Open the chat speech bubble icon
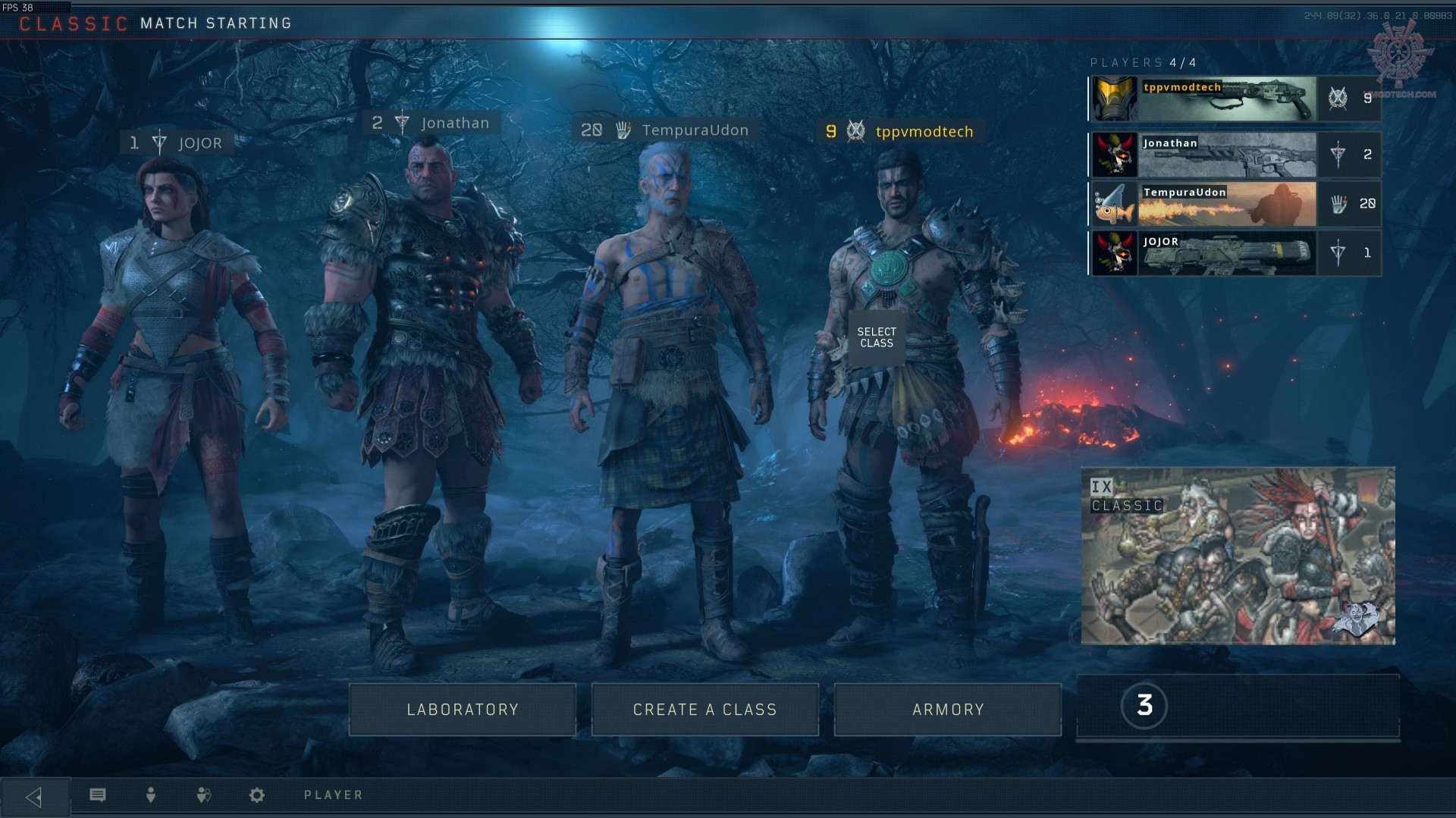This screenshot has height=818, width=1456. 98,794
